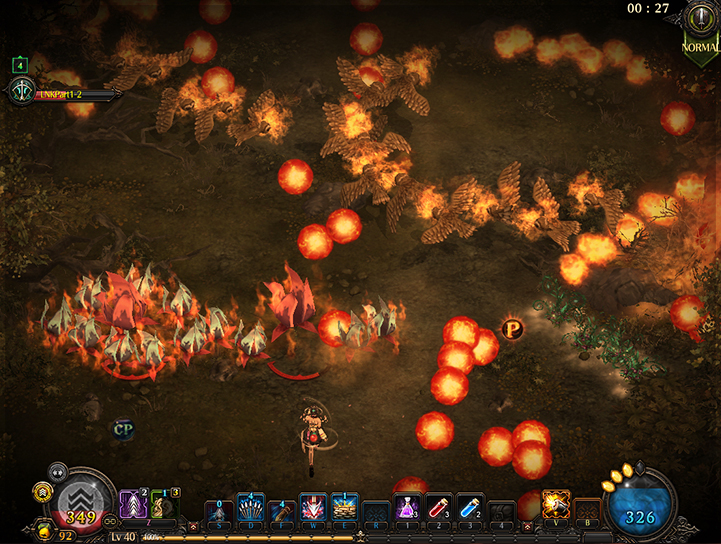Viewport: 721px width, 544px height.
Task: Select the green-framed buff icon
Action: [x=165, y=503]
